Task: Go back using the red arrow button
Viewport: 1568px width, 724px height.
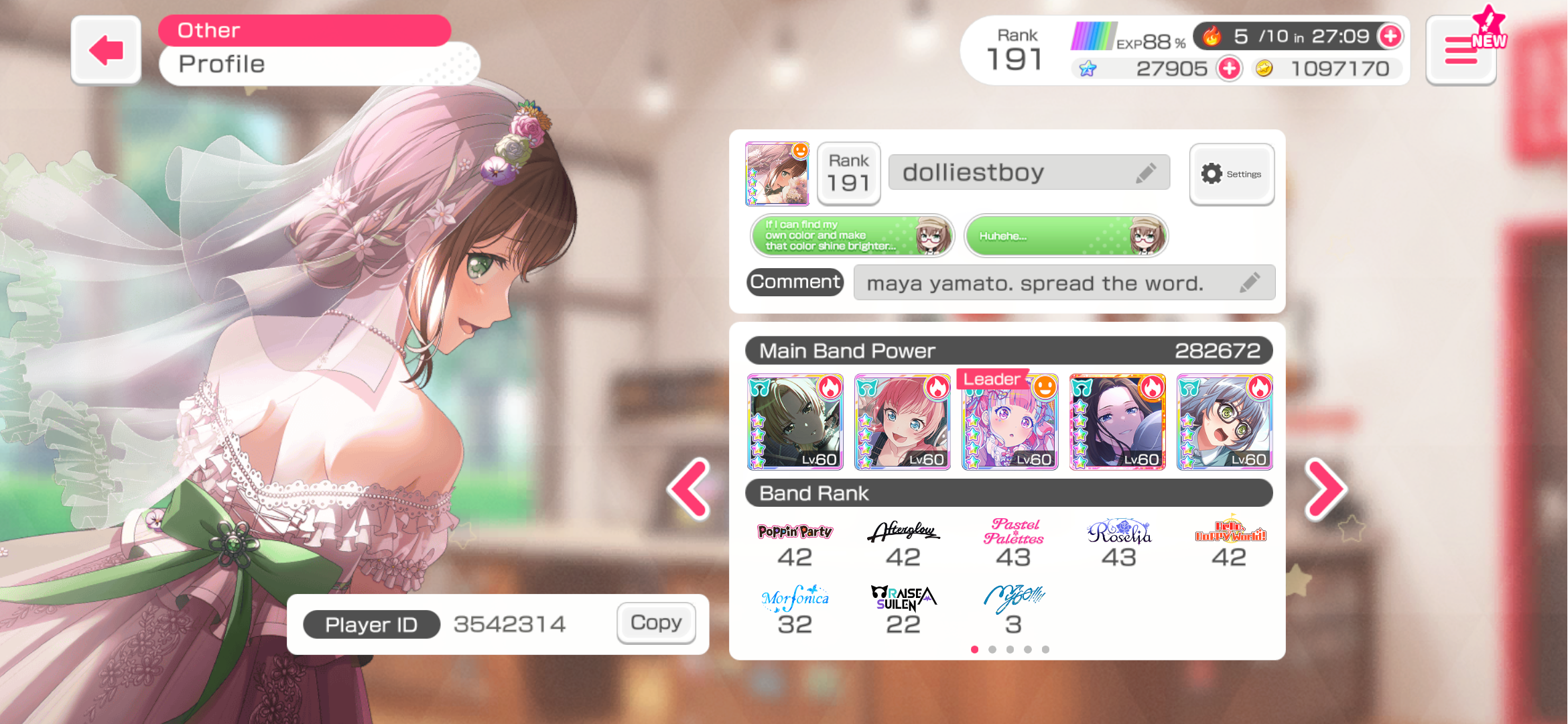Action: click(107, 51)
